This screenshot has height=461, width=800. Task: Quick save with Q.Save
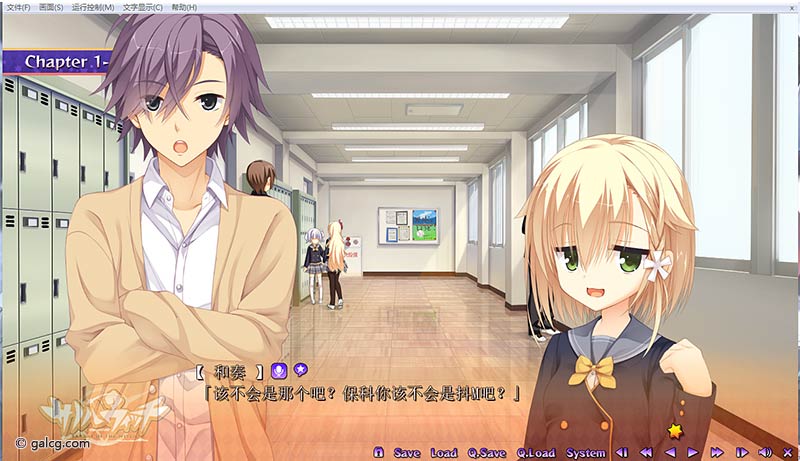click(486, 453)
